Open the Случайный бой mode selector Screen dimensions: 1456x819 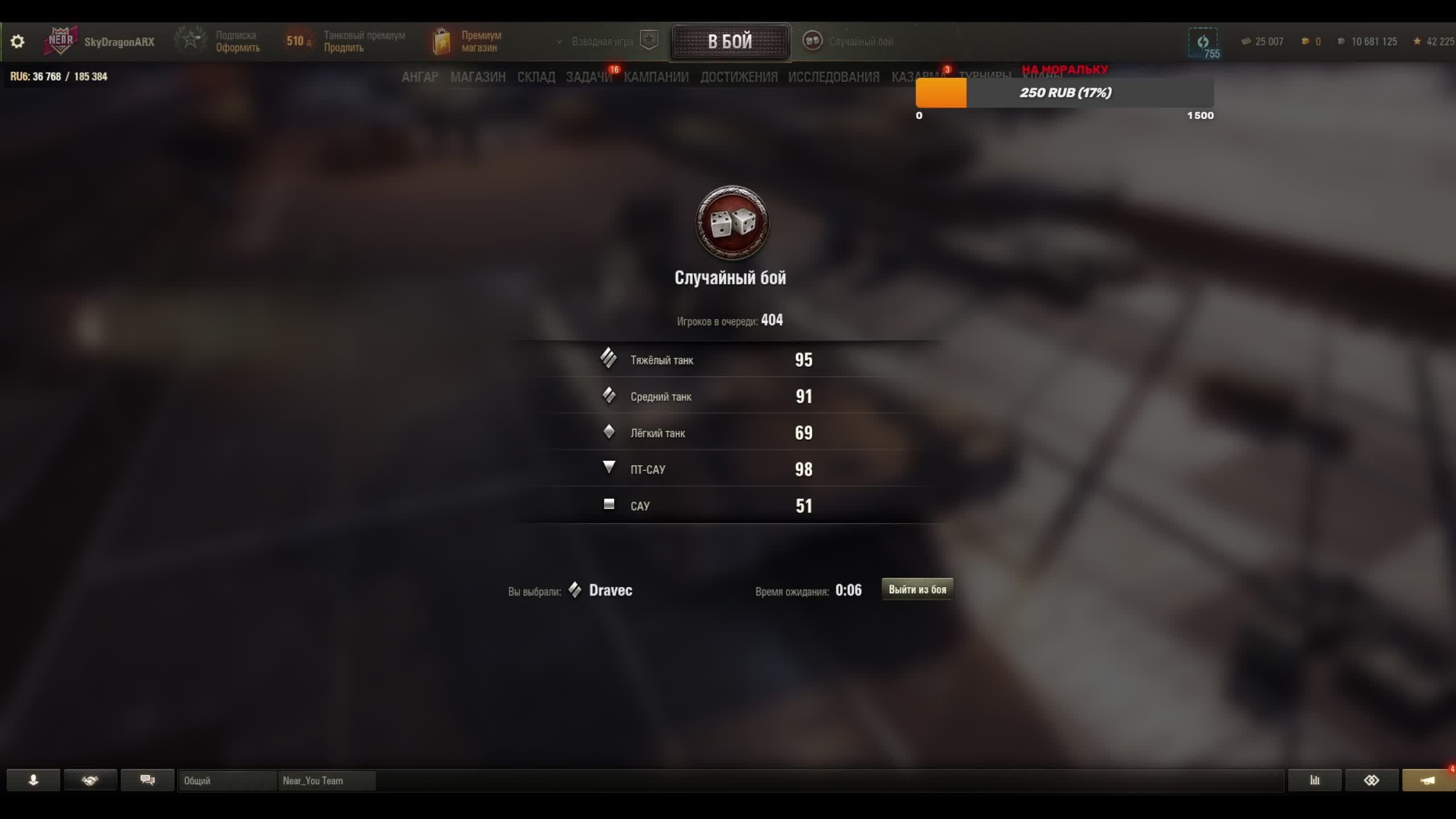849,42
